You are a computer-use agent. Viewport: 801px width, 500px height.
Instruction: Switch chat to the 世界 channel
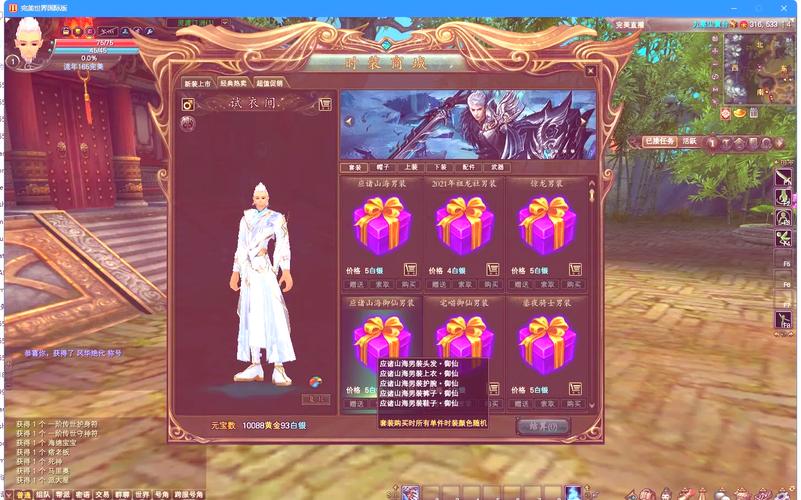coord(142,494)
